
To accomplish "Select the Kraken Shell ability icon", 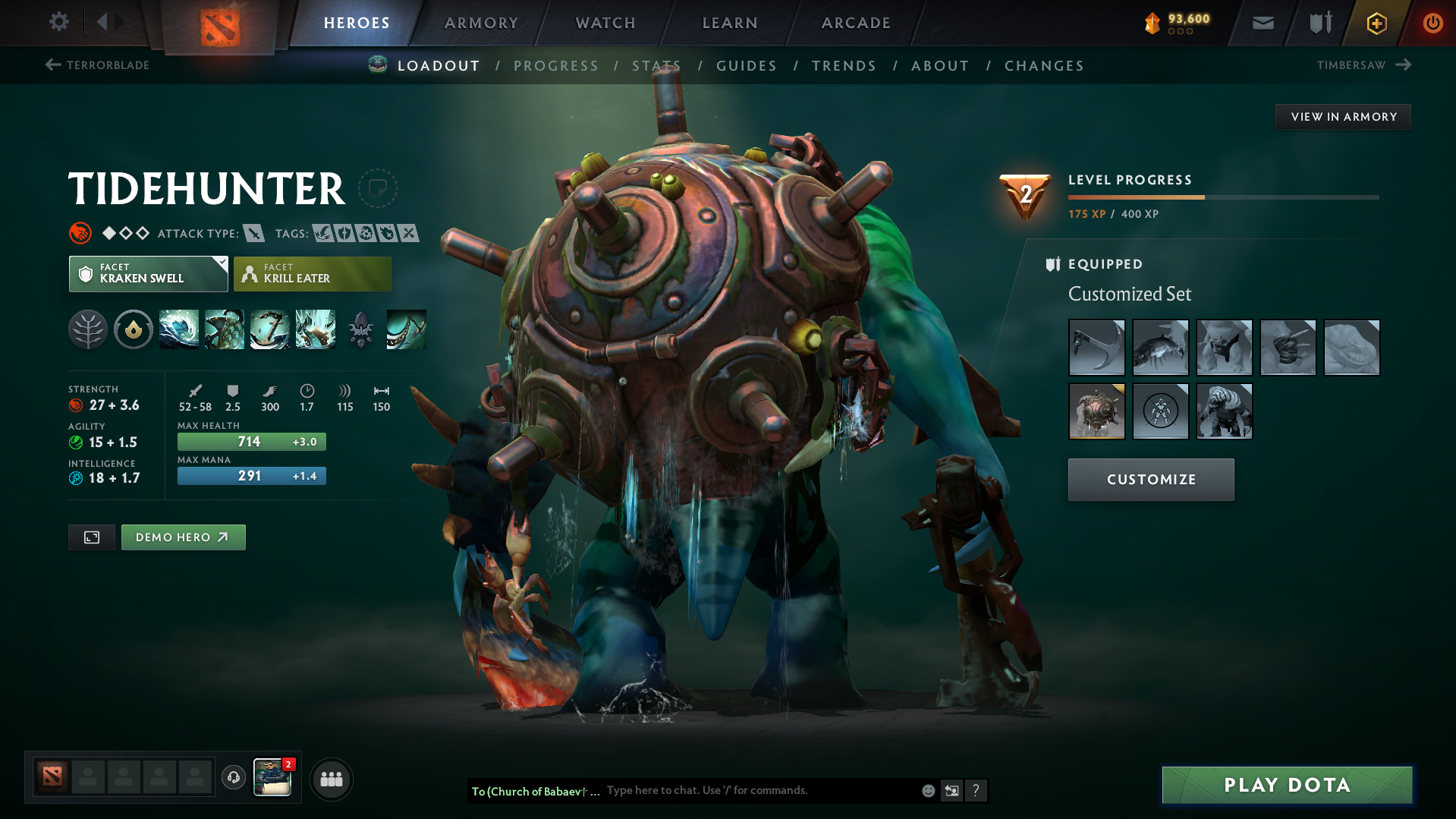I will (x=224, y=329).
